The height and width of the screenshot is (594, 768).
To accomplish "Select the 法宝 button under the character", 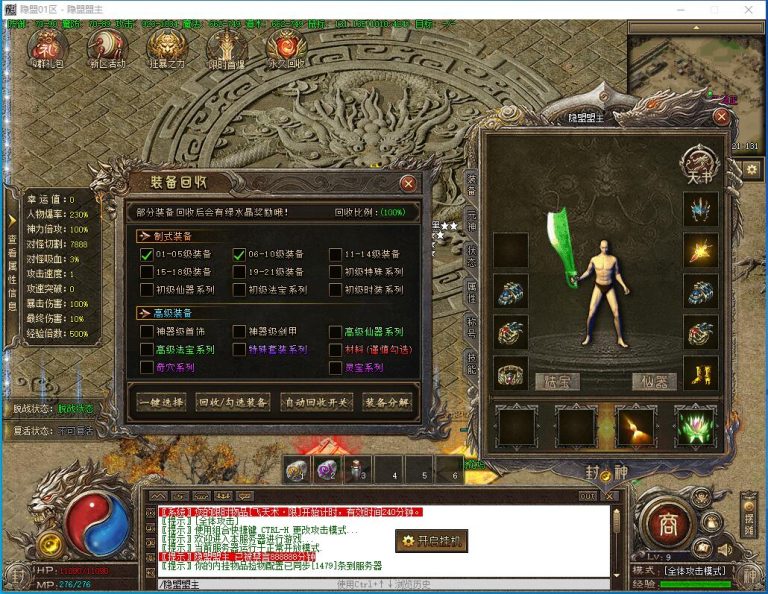I will (555, 380).
